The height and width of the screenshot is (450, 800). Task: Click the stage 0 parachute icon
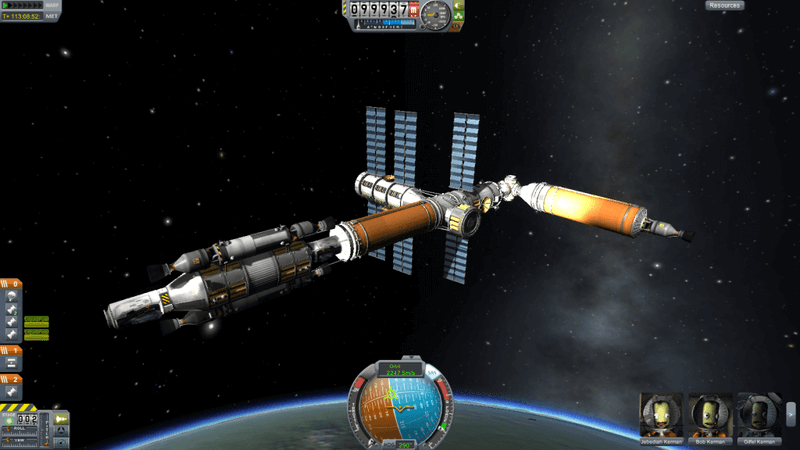11,296
